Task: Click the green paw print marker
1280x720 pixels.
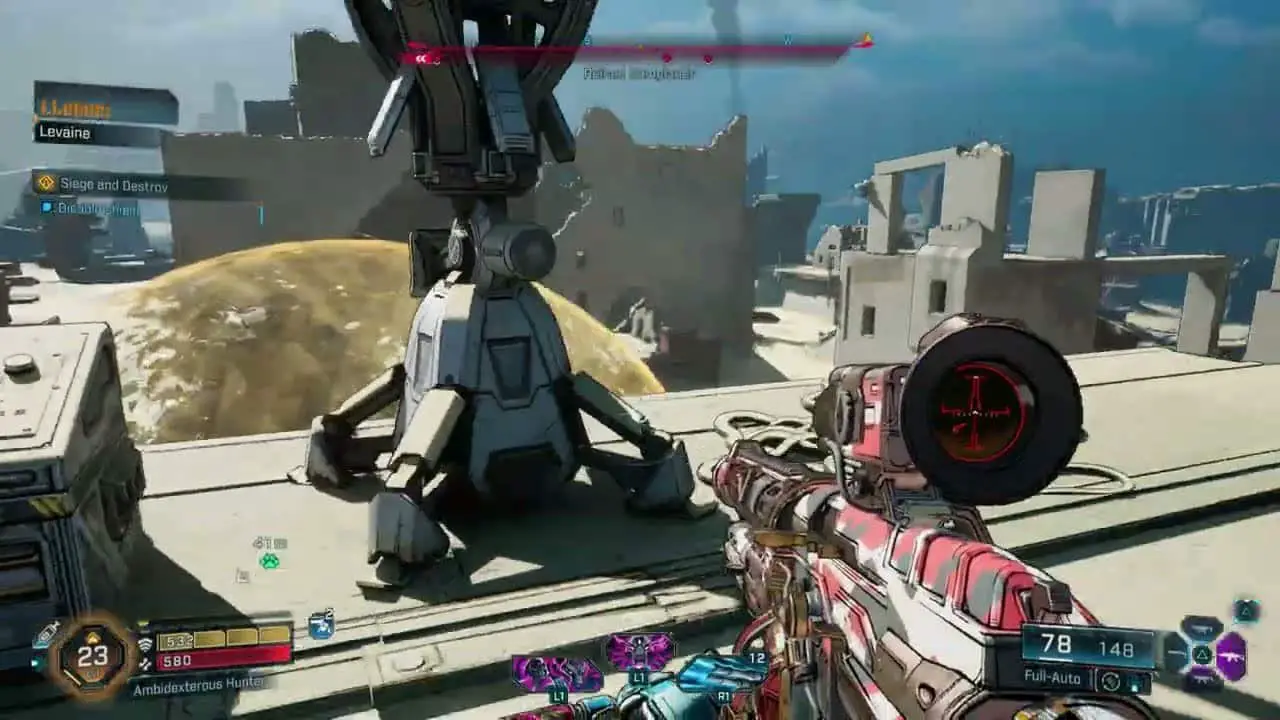Action: click(x=269, y=561)
